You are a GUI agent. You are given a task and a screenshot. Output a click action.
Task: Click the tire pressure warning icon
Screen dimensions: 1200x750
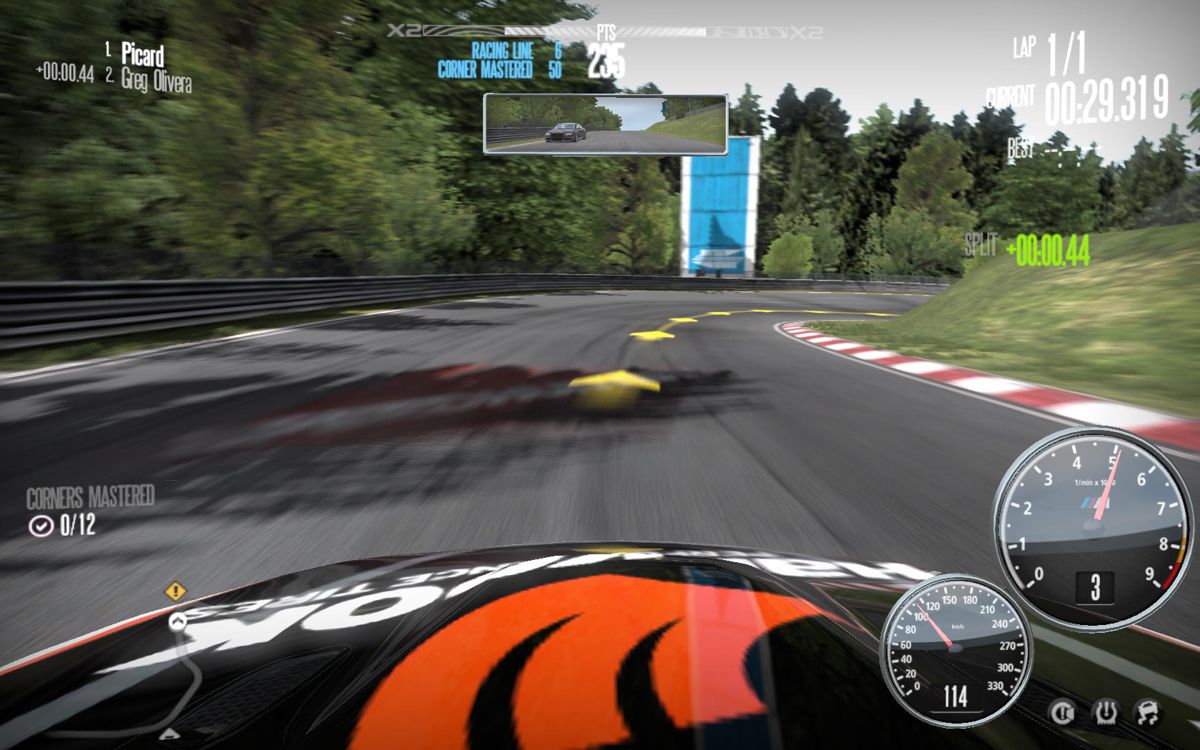tap(1104, 712)
